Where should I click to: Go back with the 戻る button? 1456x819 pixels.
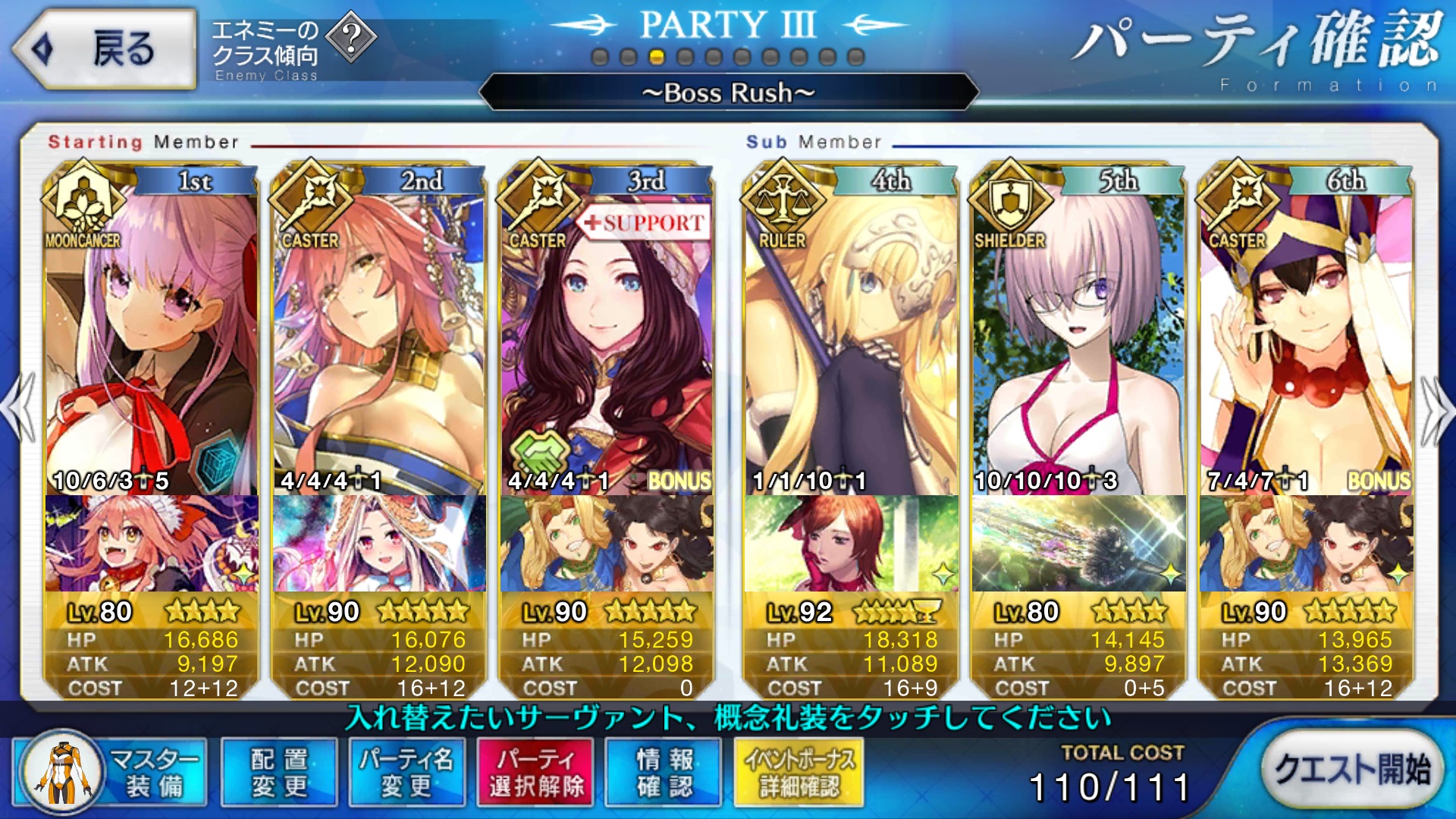tap(105, 49)
